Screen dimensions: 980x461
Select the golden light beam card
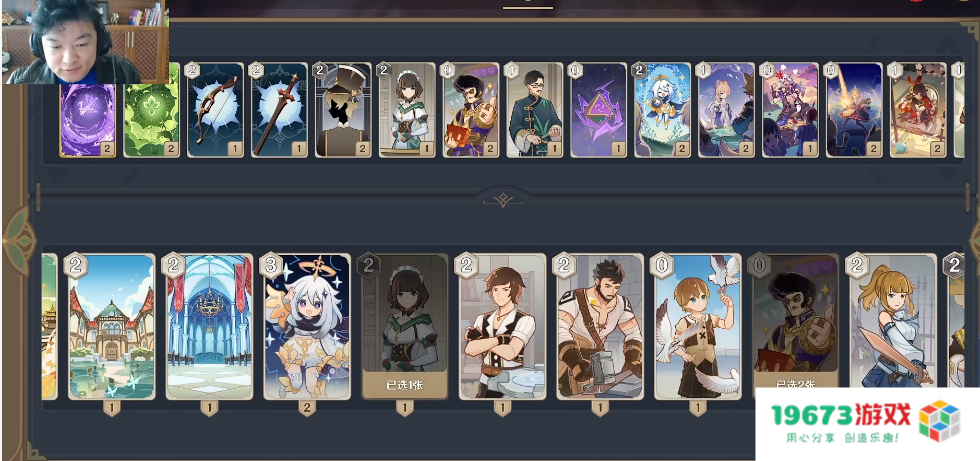854,110
